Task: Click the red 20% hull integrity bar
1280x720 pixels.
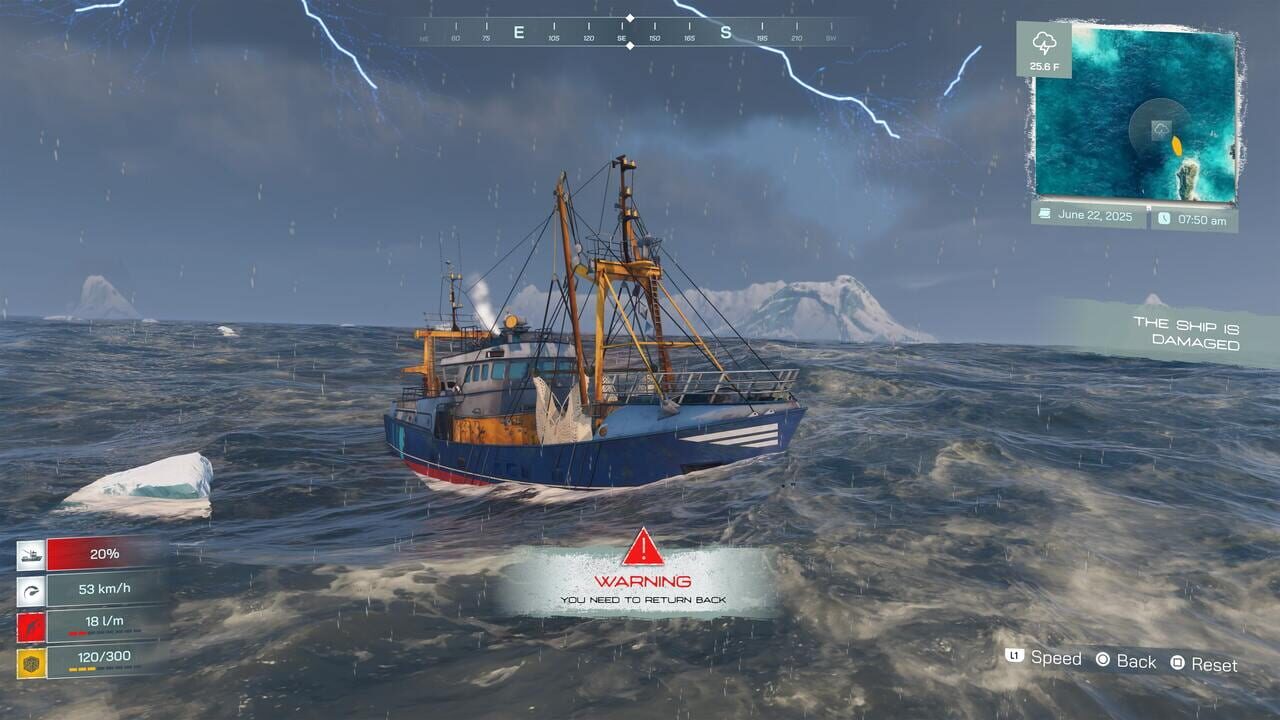Action: click(104, 553)
